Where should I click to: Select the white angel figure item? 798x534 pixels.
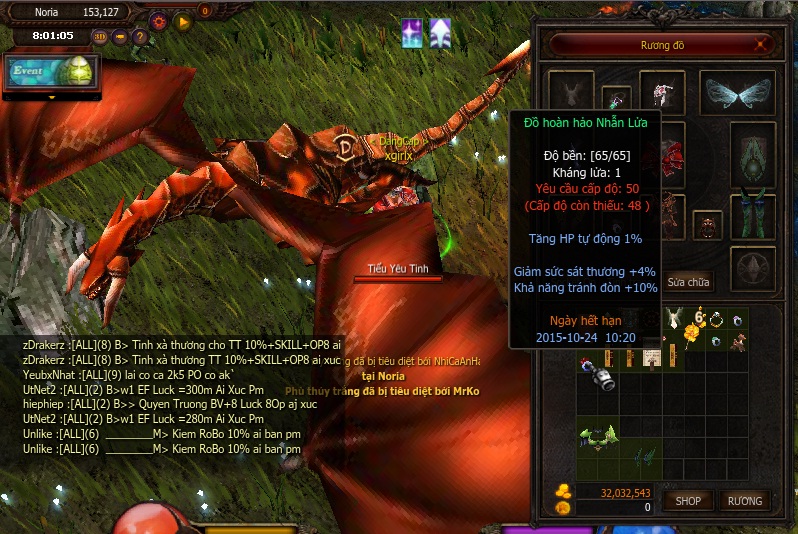pyautogui.click(x=674, y=319)
